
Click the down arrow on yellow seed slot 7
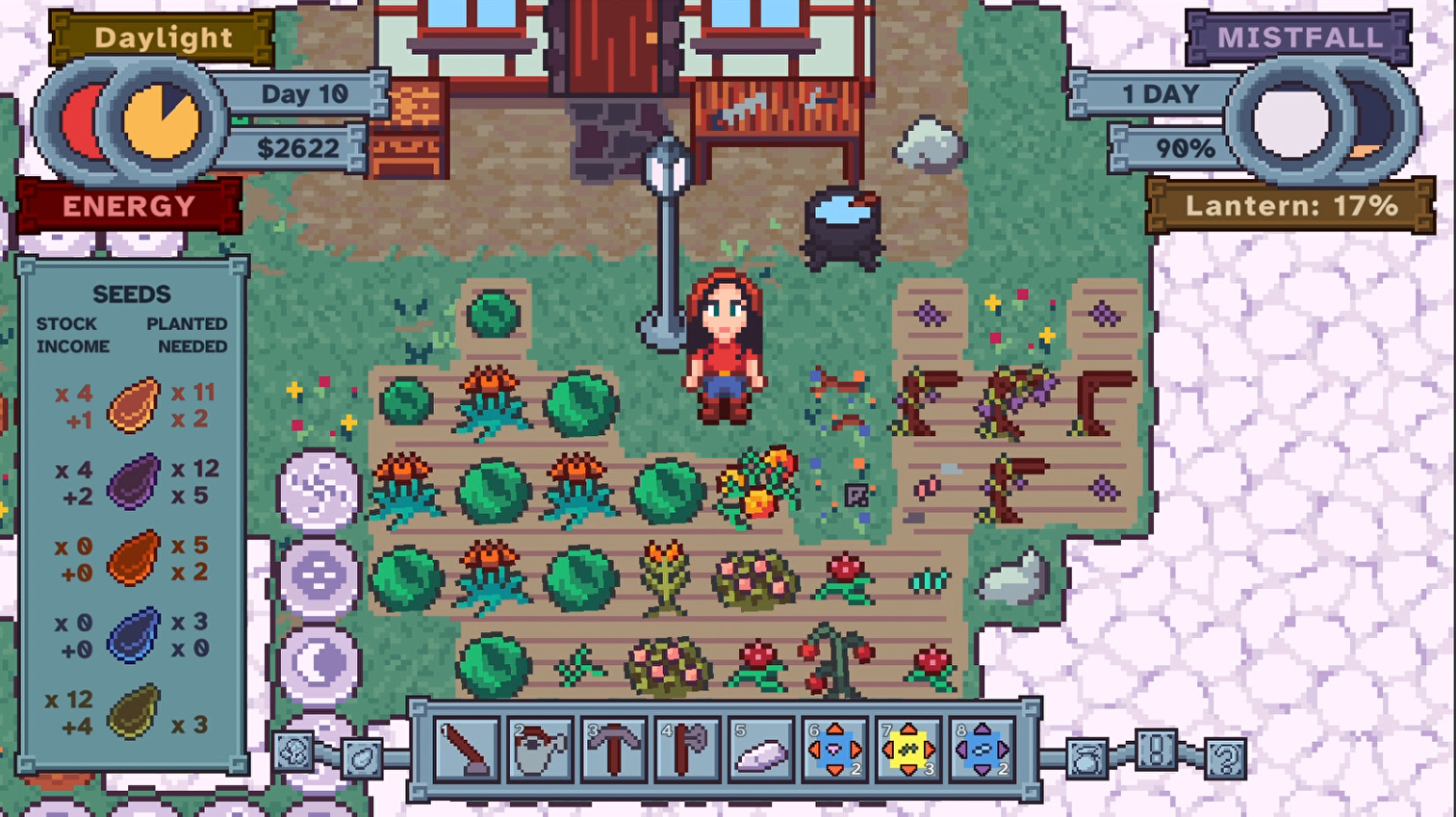coord(908,770)
